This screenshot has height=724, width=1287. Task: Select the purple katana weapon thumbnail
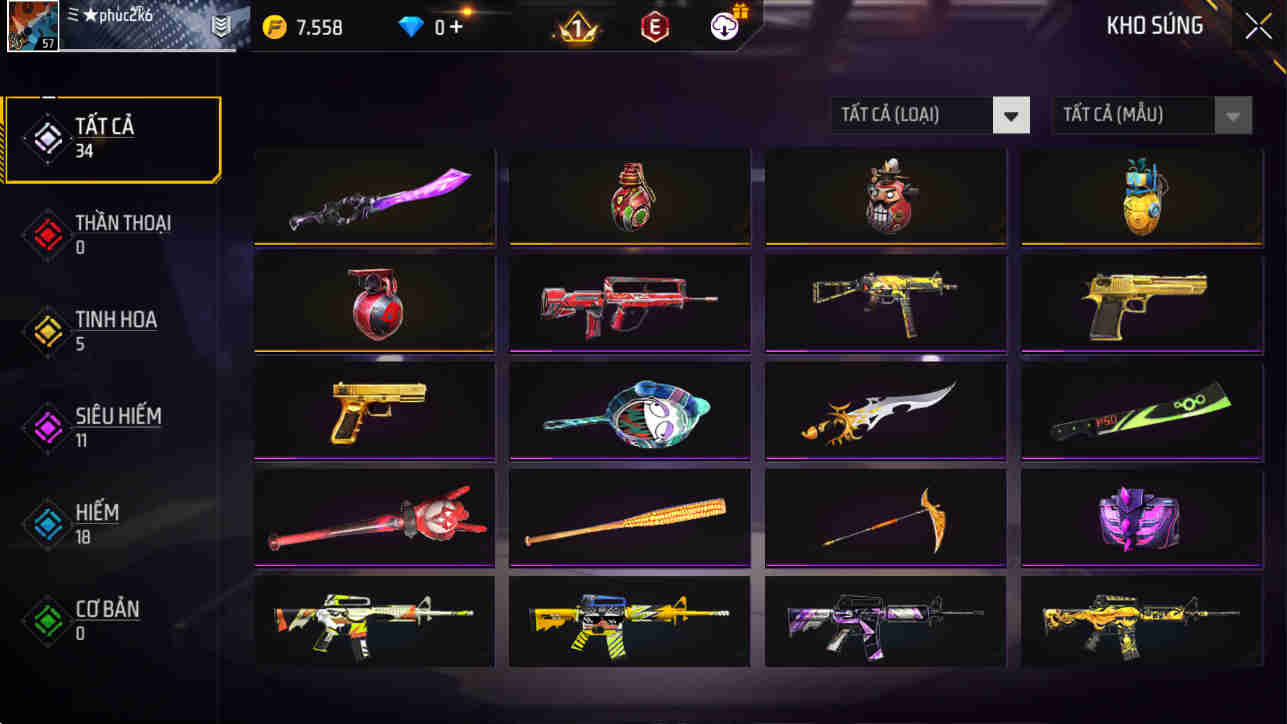point(374,196)
